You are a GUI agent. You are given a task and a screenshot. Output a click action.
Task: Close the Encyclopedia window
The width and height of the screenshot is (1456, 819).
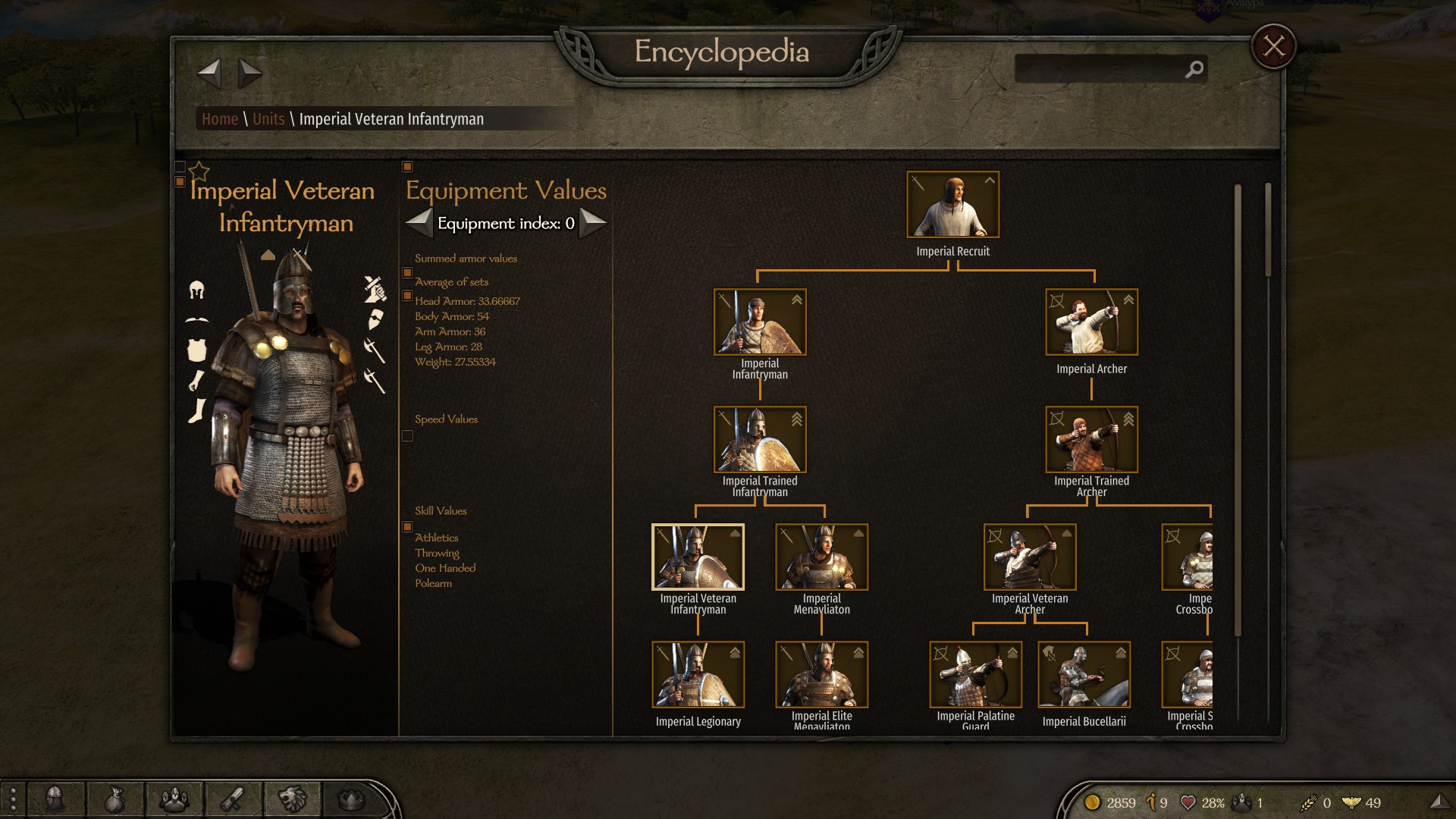1273,47
